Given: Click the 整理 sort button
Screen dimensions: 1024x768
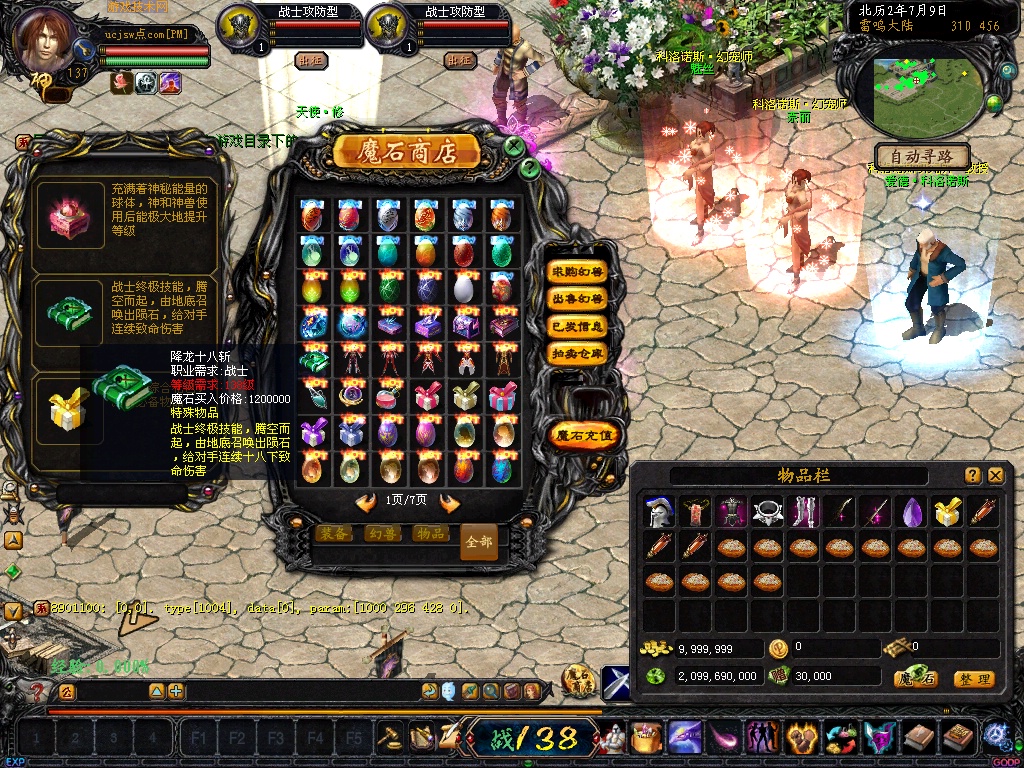Looking at the screenshot, I should (973, 679).
